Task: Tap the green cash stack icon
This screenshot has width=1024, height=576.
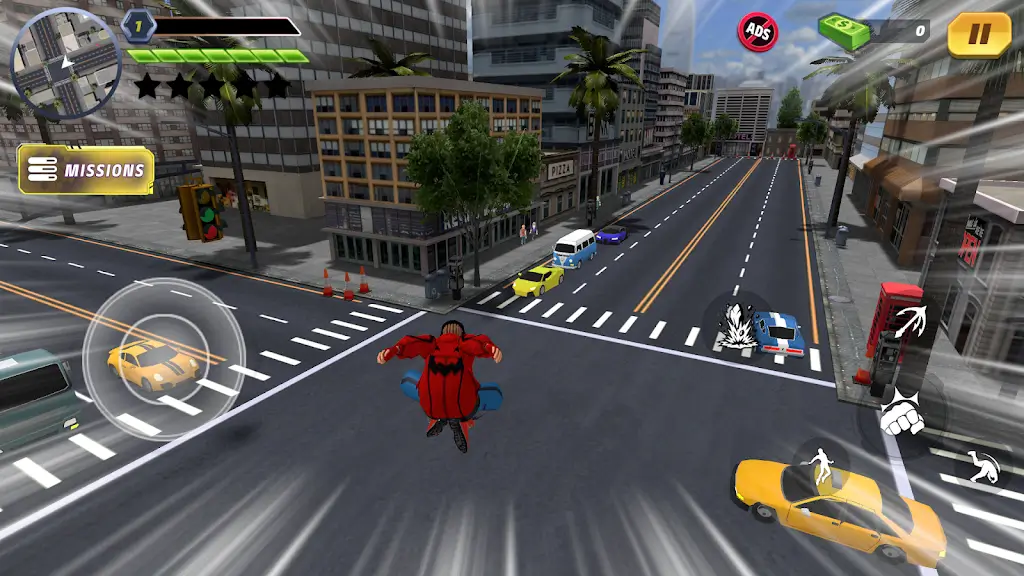Action: click(x=843, y=30)
